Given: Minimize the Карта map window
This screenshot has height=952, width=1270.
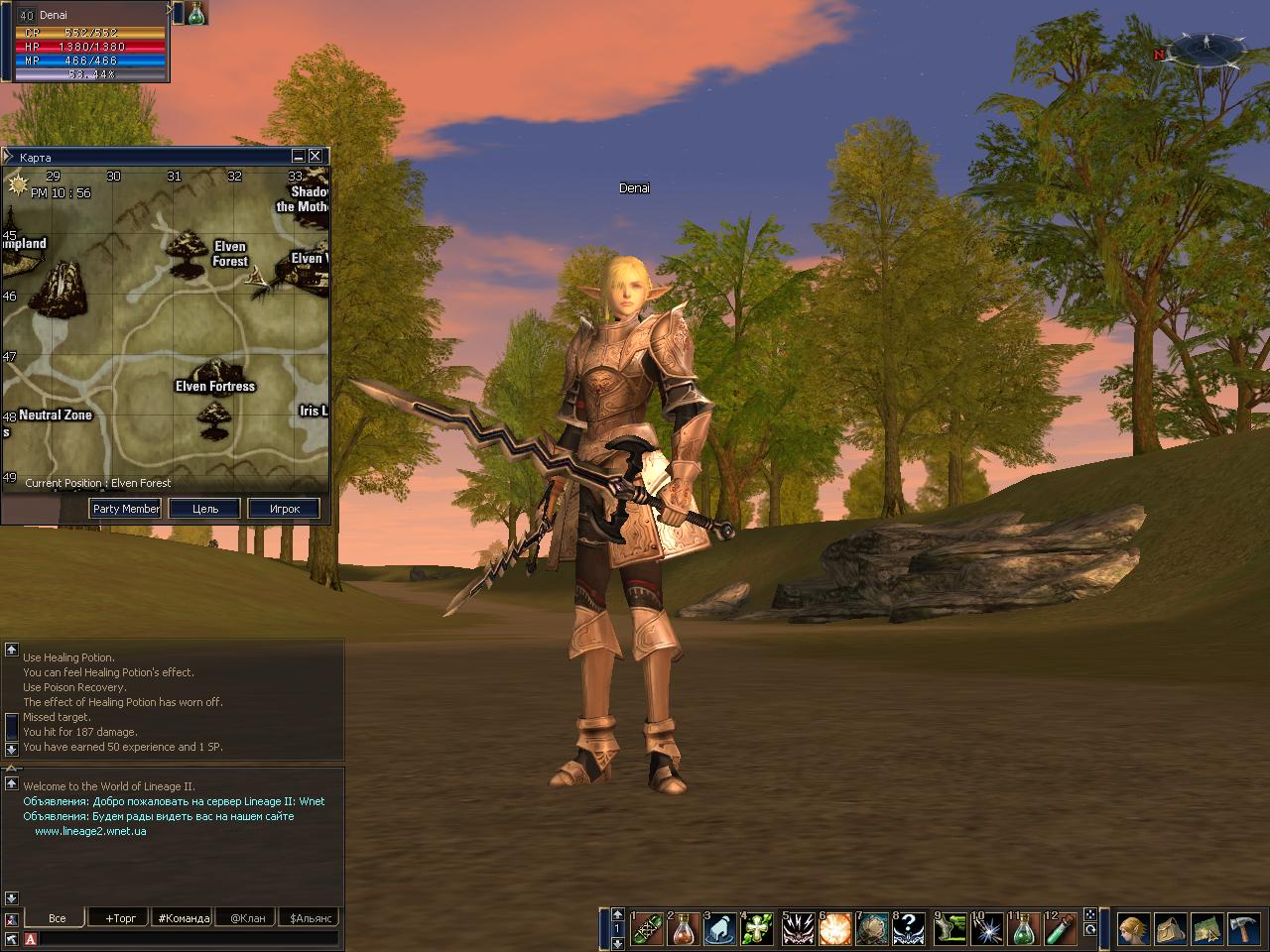Looking at the screenshot, I should point(298,157).
